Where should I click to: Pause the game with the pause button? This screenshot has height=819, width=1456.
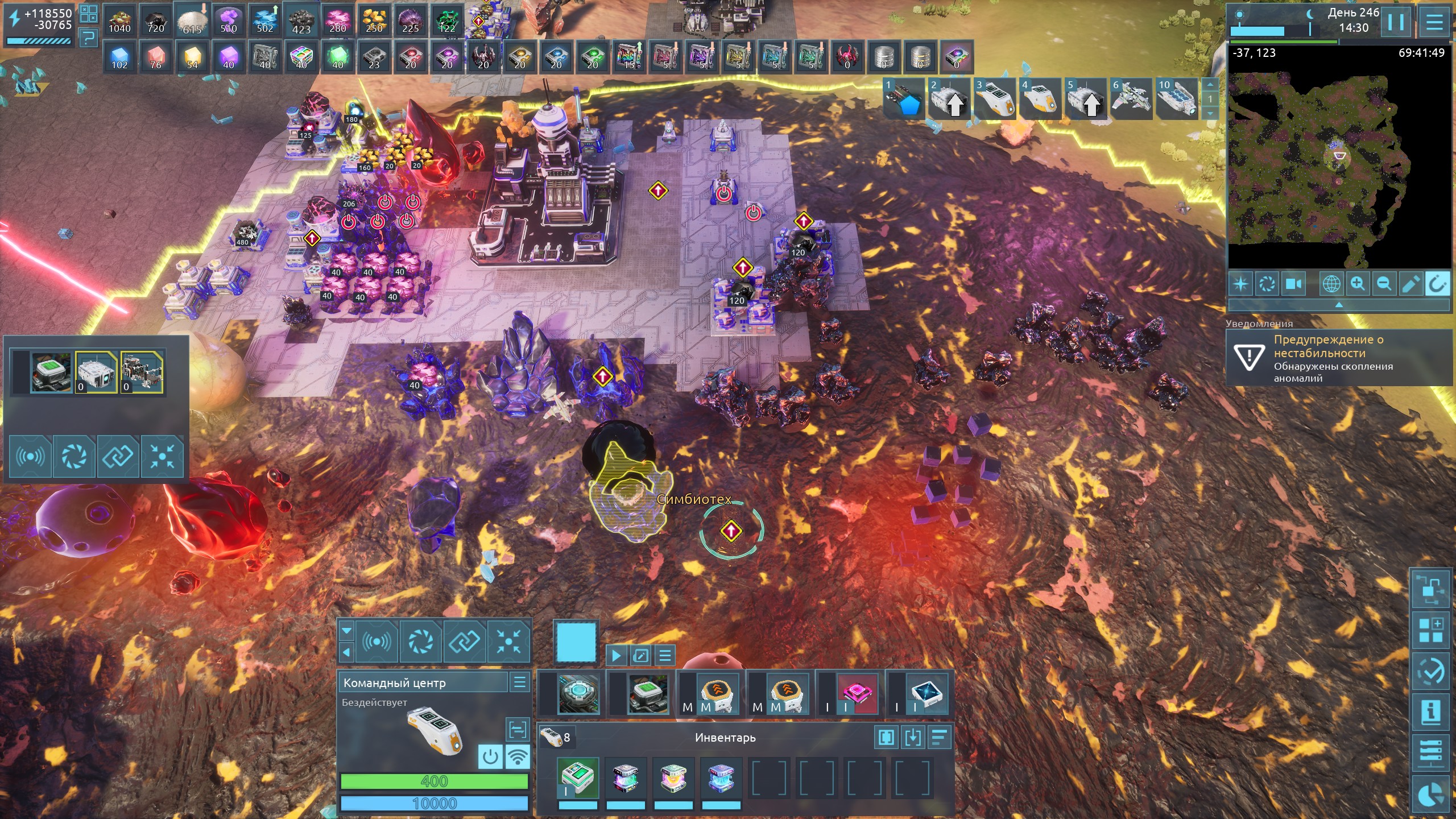pyautogui.click(x=1396, y=23)
